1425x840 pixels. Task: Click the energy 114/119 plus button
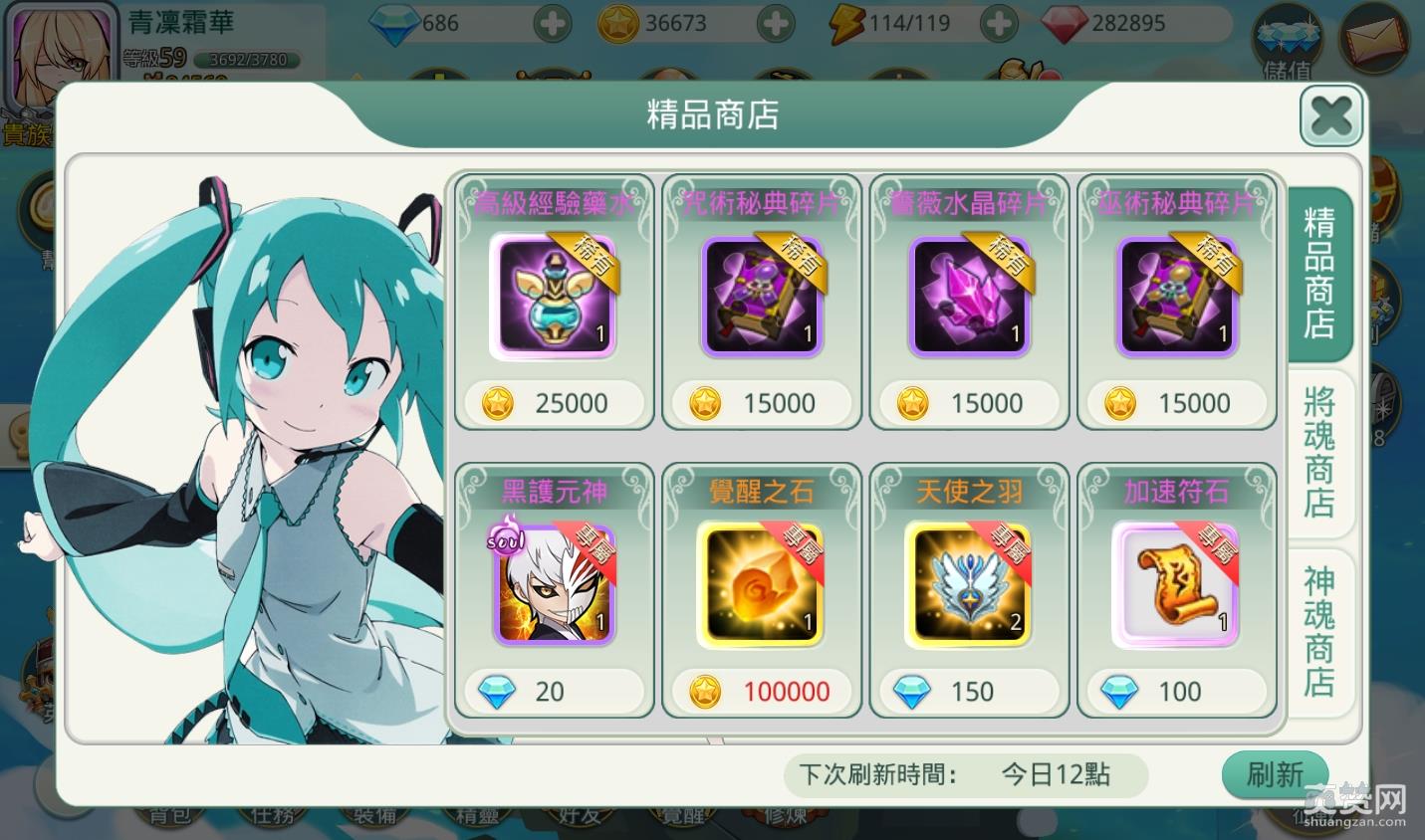998,23
